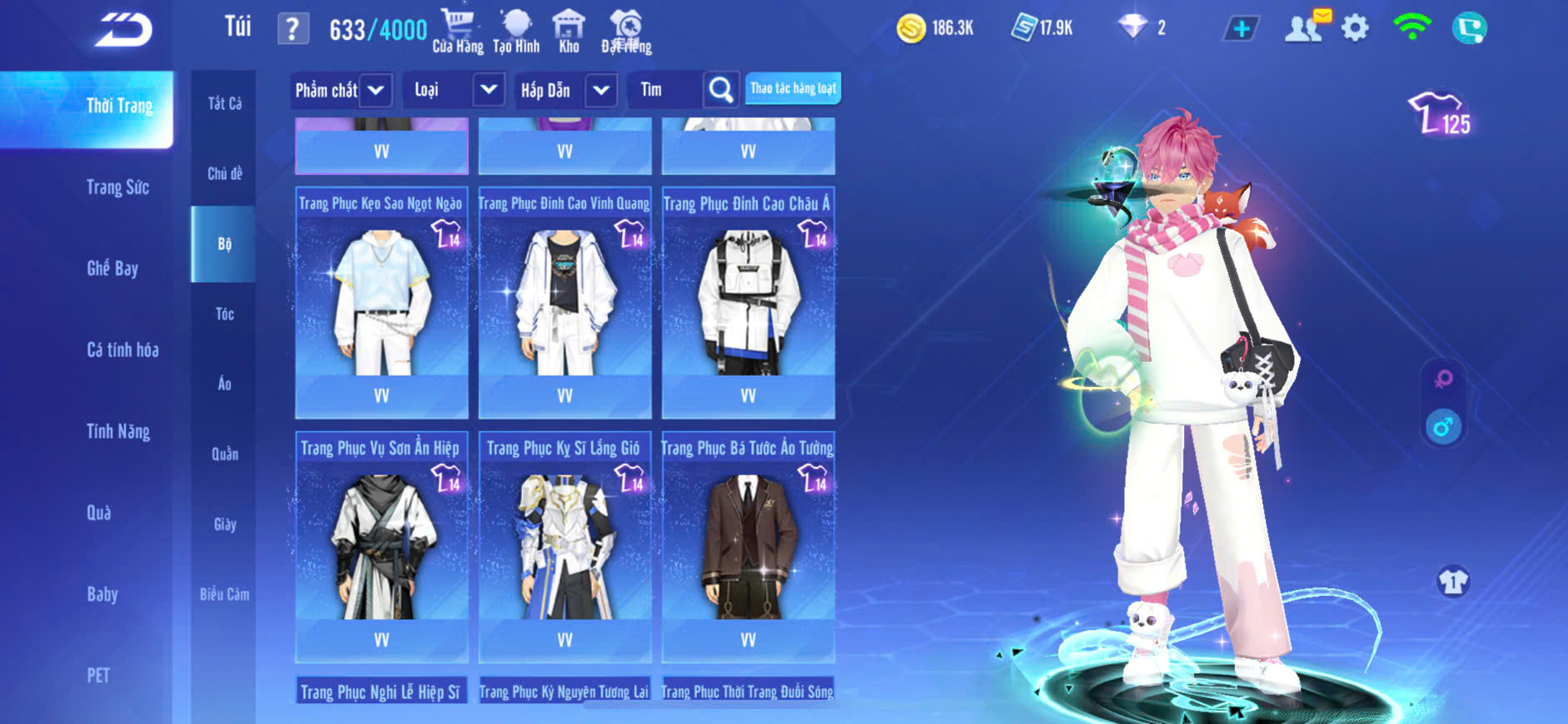Open the Phẩm chất dropdown
Viewport: 1568px width, 724px height.
[x=340, y=90]
